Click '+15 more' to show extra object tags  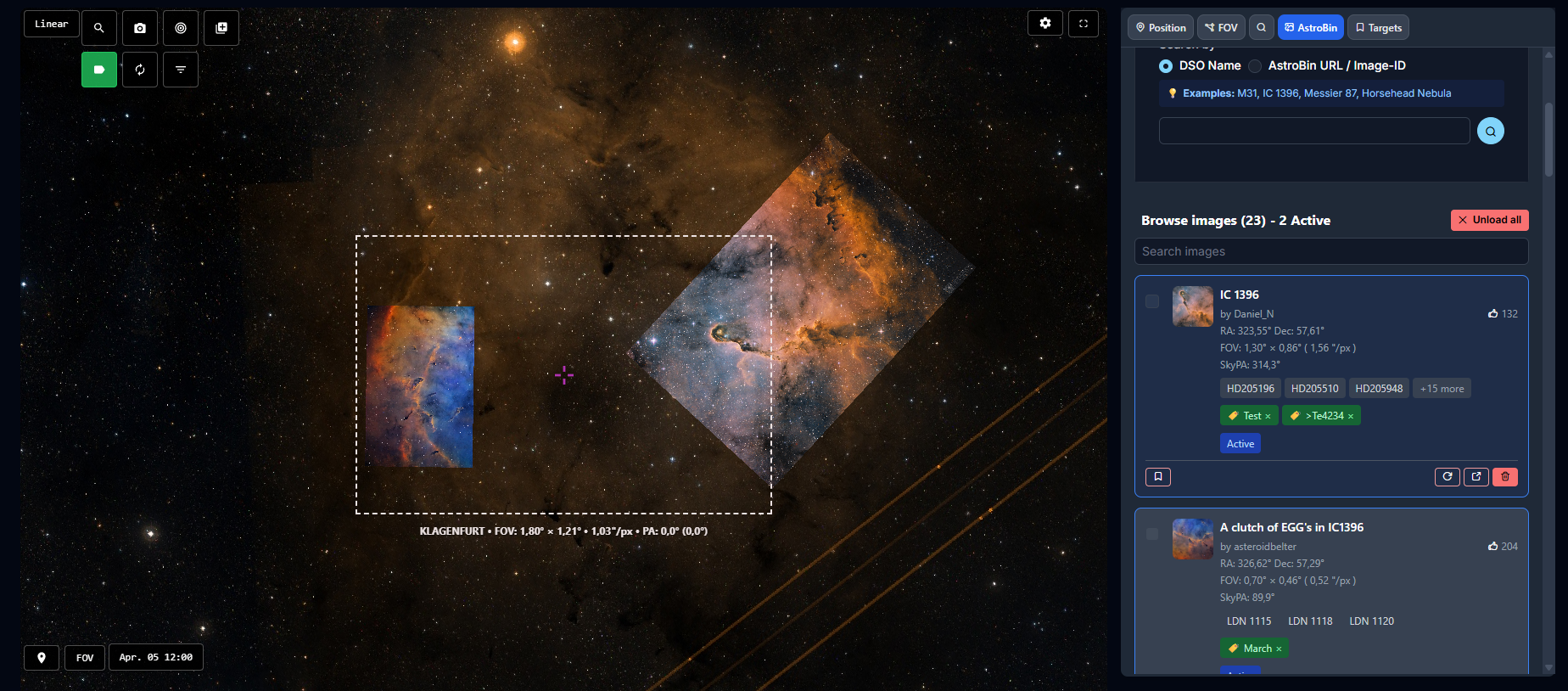pyautogui.click(x=1441, y=388)
